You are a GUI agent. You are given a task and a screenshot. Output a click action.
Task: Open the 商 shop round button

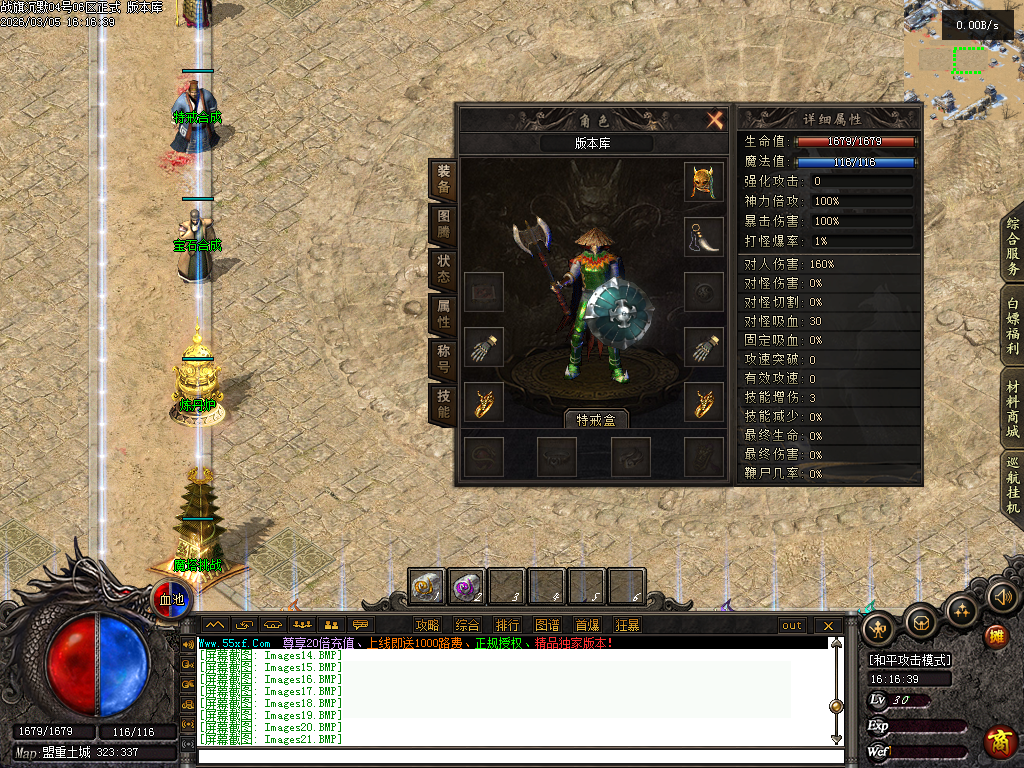[x=1000, y=741]
